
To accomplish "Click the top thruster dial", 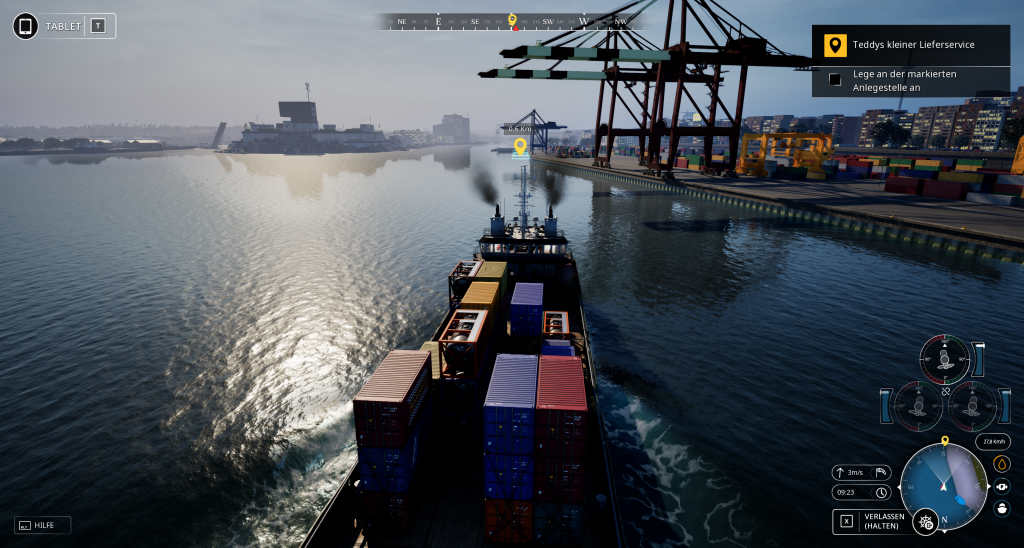I will coord(945,359).
